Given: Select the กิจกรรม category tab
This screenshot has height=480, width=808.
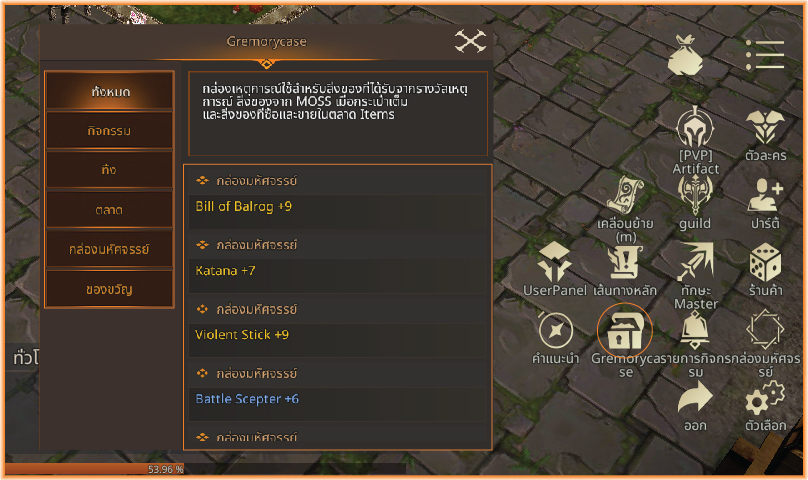Looking at the screenshot, I should (110, 130).
